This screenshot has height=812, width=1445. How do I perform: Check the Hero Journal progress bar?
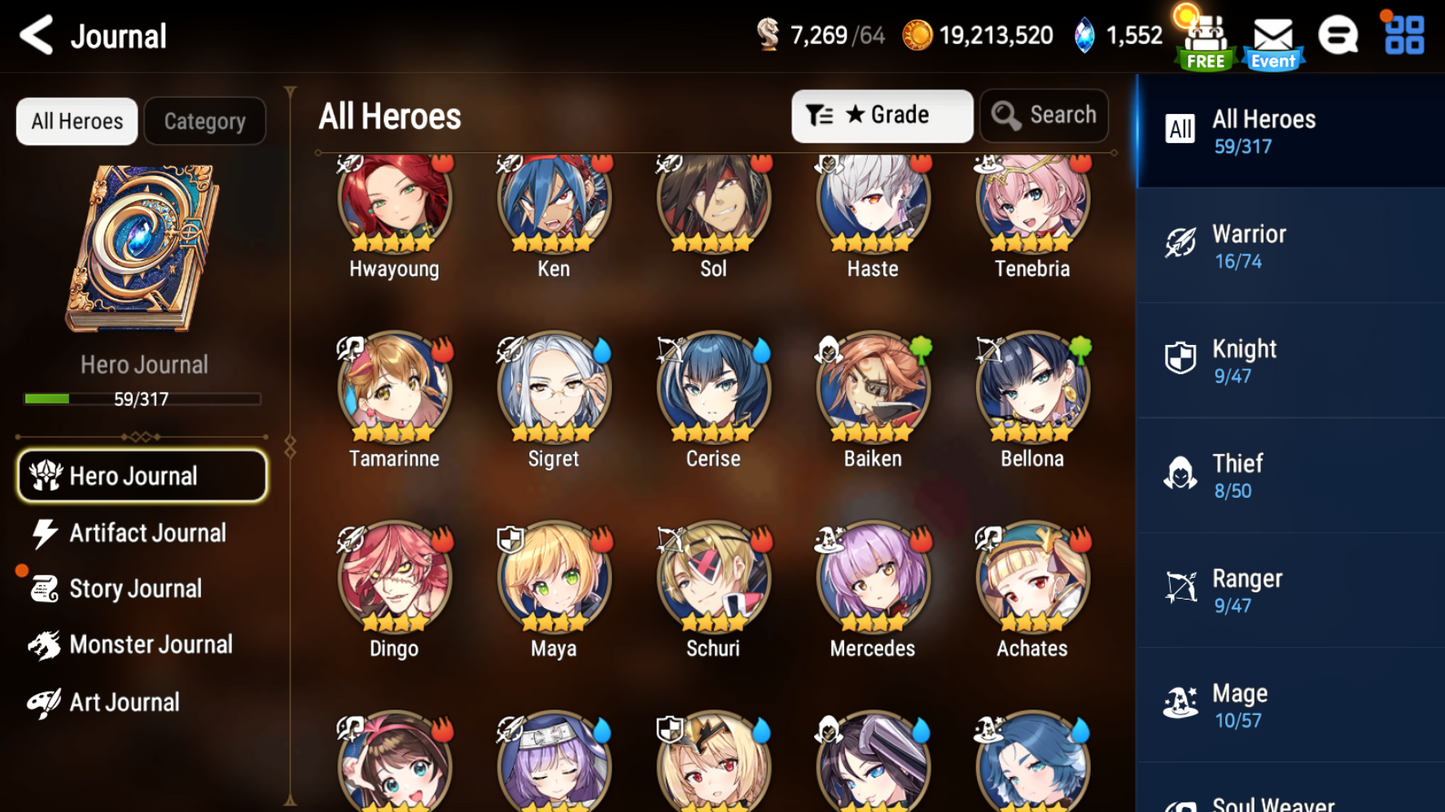(144, 399)
